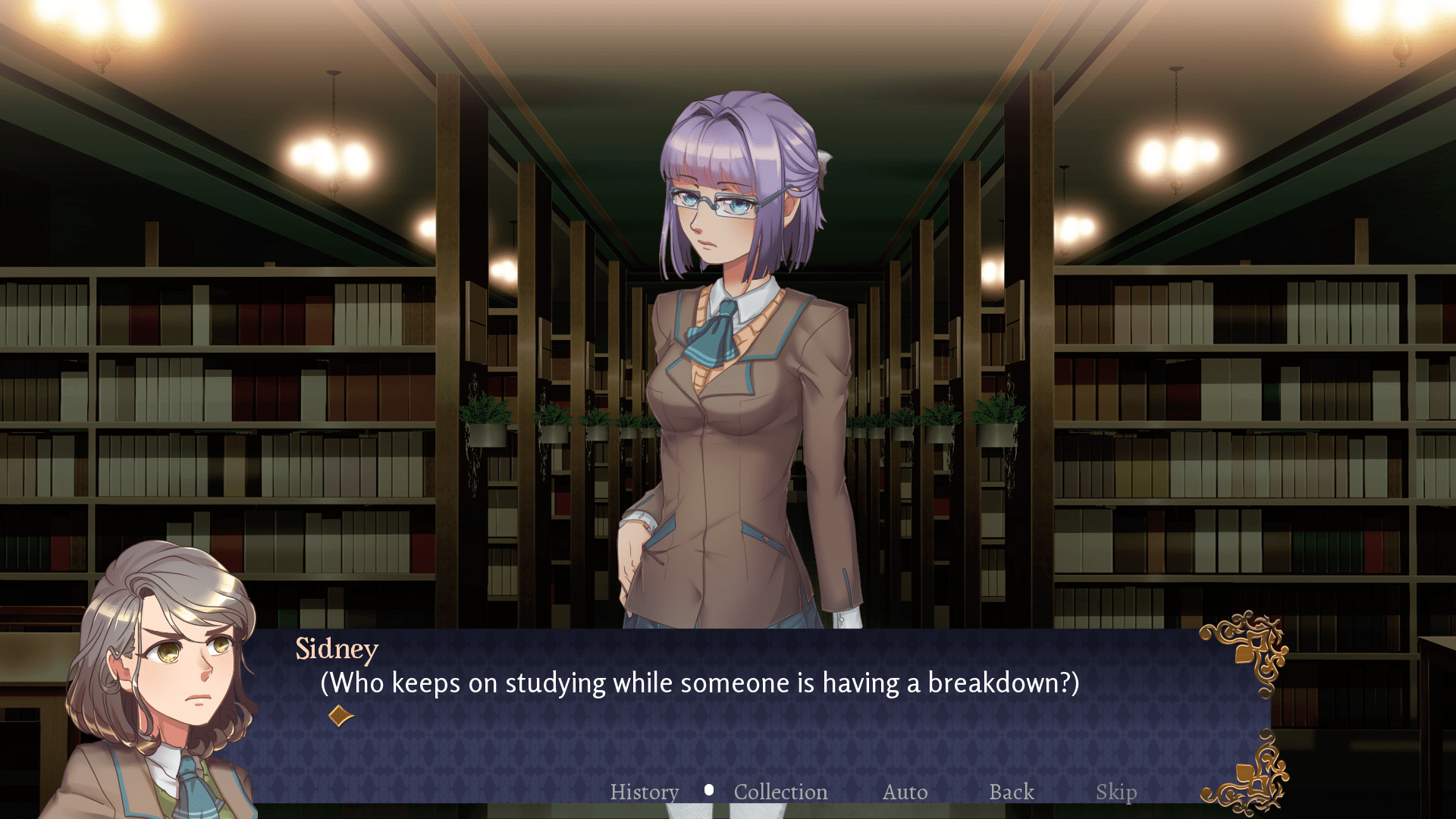This screenshot has width=1456, height=819.
Task: Activate Skip mode
Action: click(1116, 792)
